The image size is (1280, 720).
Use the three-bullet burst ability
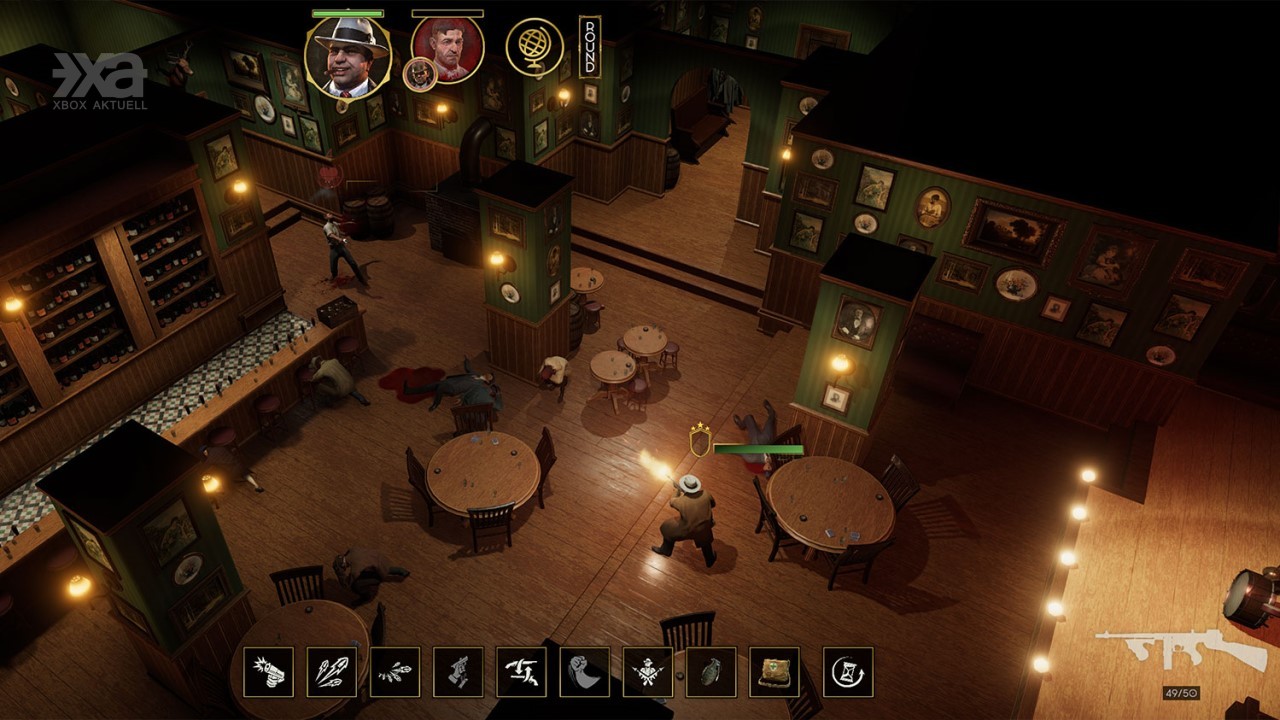click(331, 672)
